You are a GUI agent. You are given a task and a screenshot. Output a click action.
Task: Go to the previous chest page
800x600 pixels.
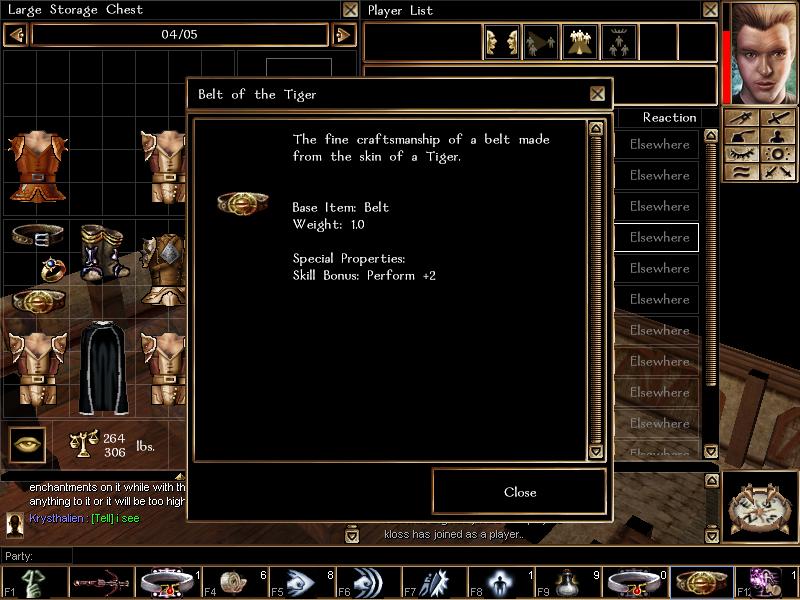(16, 35)
